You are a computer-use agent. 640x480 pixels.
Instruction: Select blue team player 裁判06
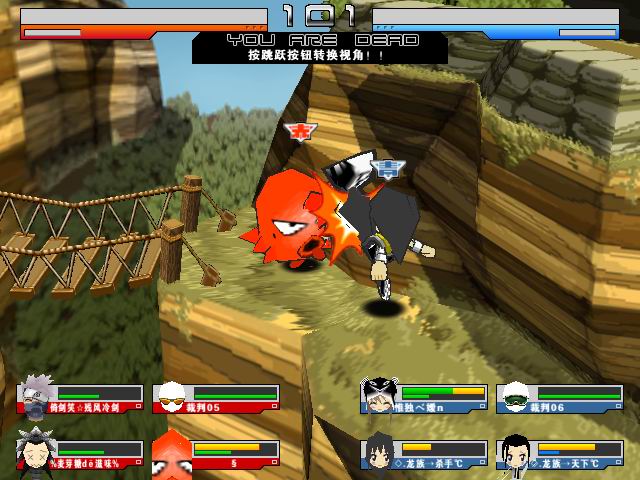click(559, 398)
